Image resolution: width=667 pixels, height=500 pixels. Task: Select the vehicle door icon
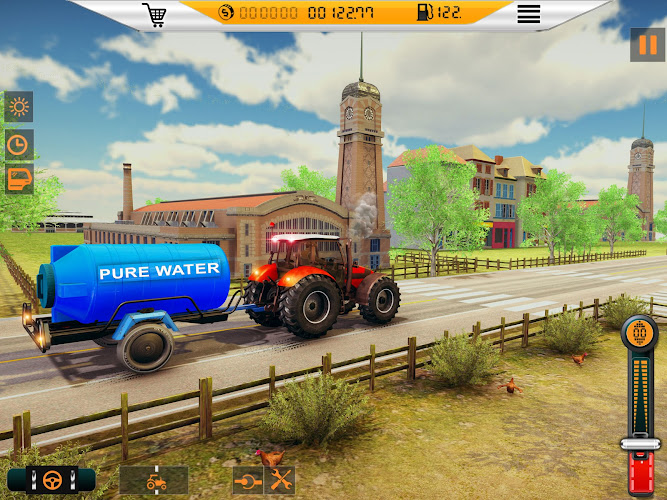click(x=19, y=179)
